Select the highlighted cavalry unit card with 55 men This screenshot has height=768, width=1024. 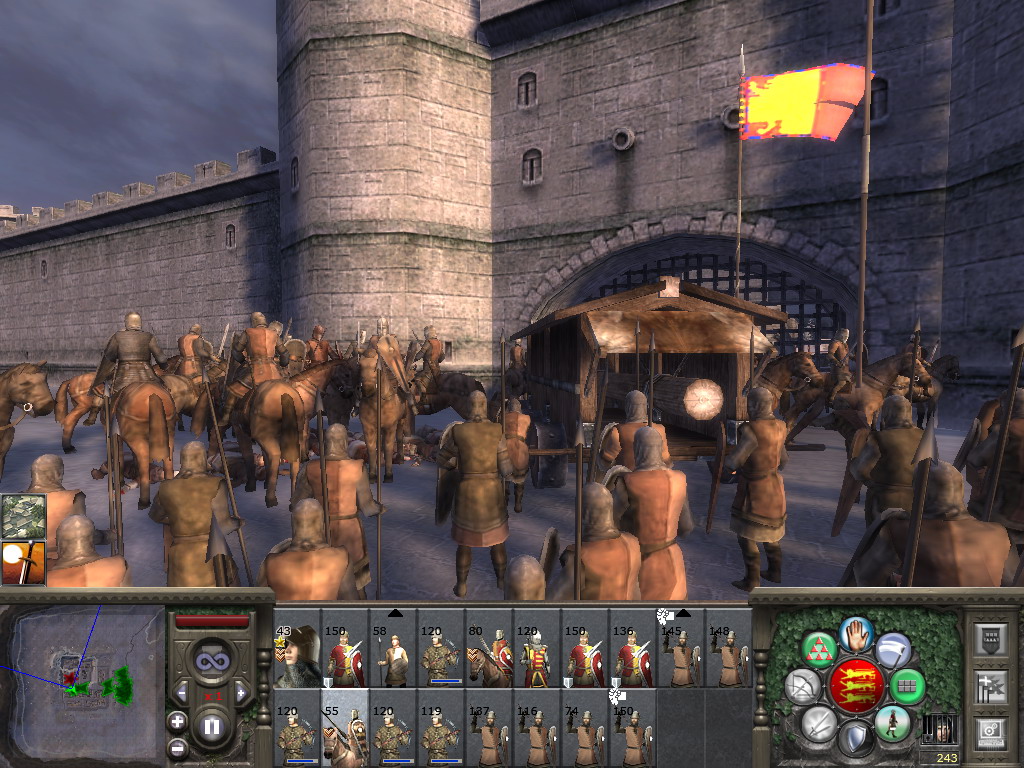[345, 729]
